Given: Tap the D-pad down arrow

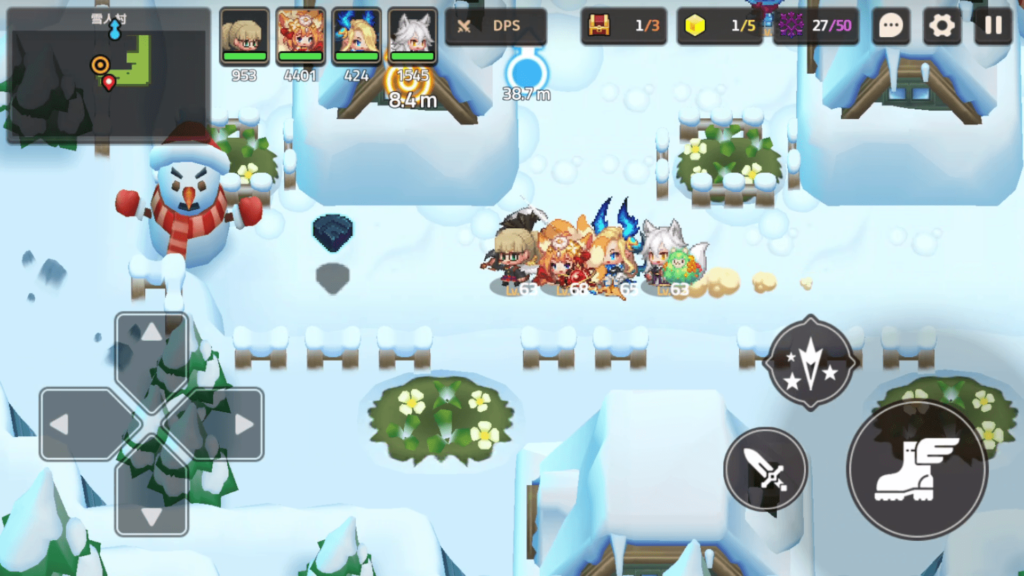Looking at the screenshot, I should tap(151, 498).
